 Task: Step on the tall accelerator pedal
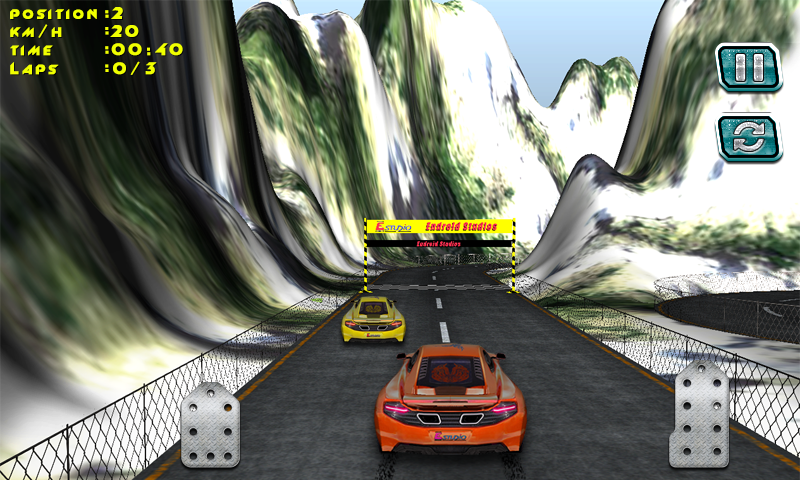703,414
